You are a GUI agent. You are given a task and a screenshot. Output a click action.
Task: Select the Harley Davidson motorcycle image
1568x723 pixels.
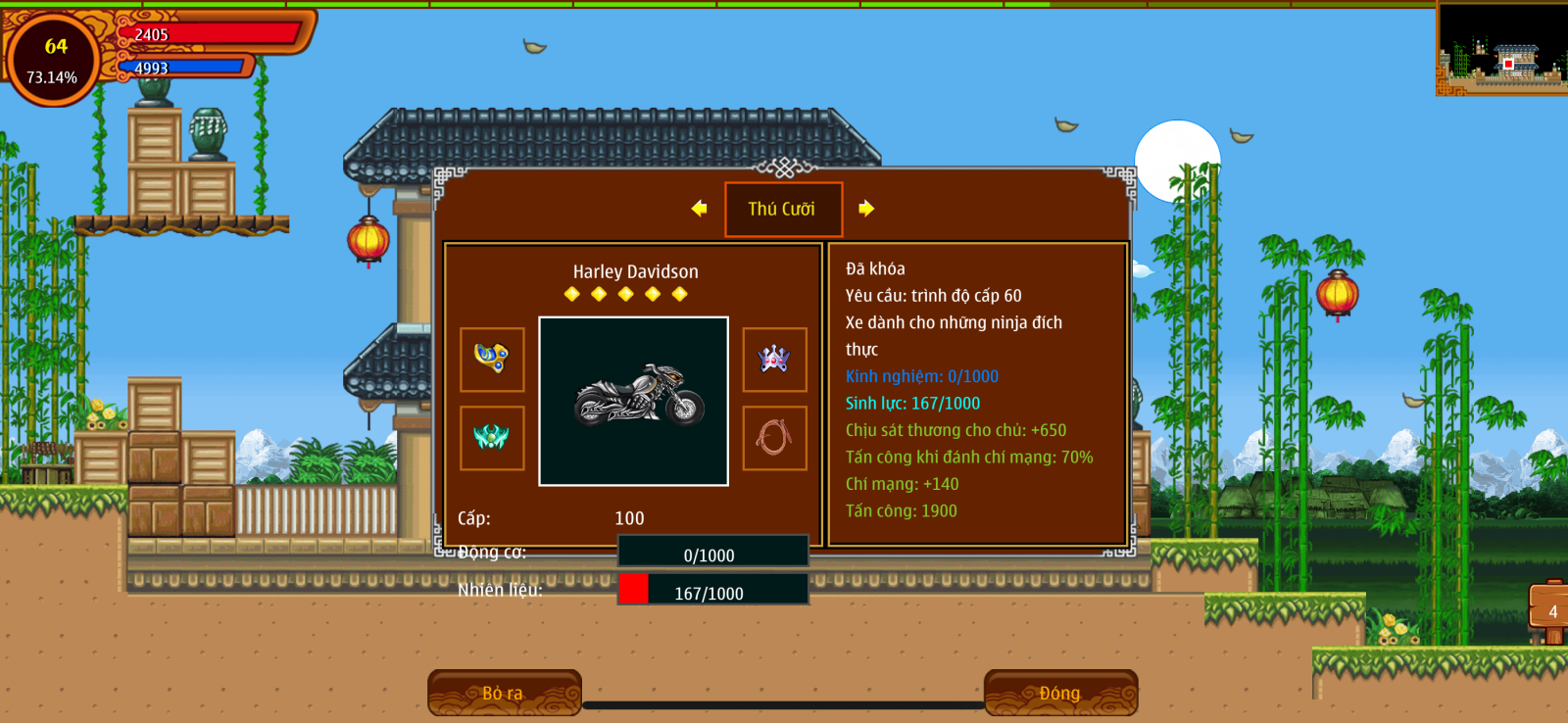coord(634,401)
